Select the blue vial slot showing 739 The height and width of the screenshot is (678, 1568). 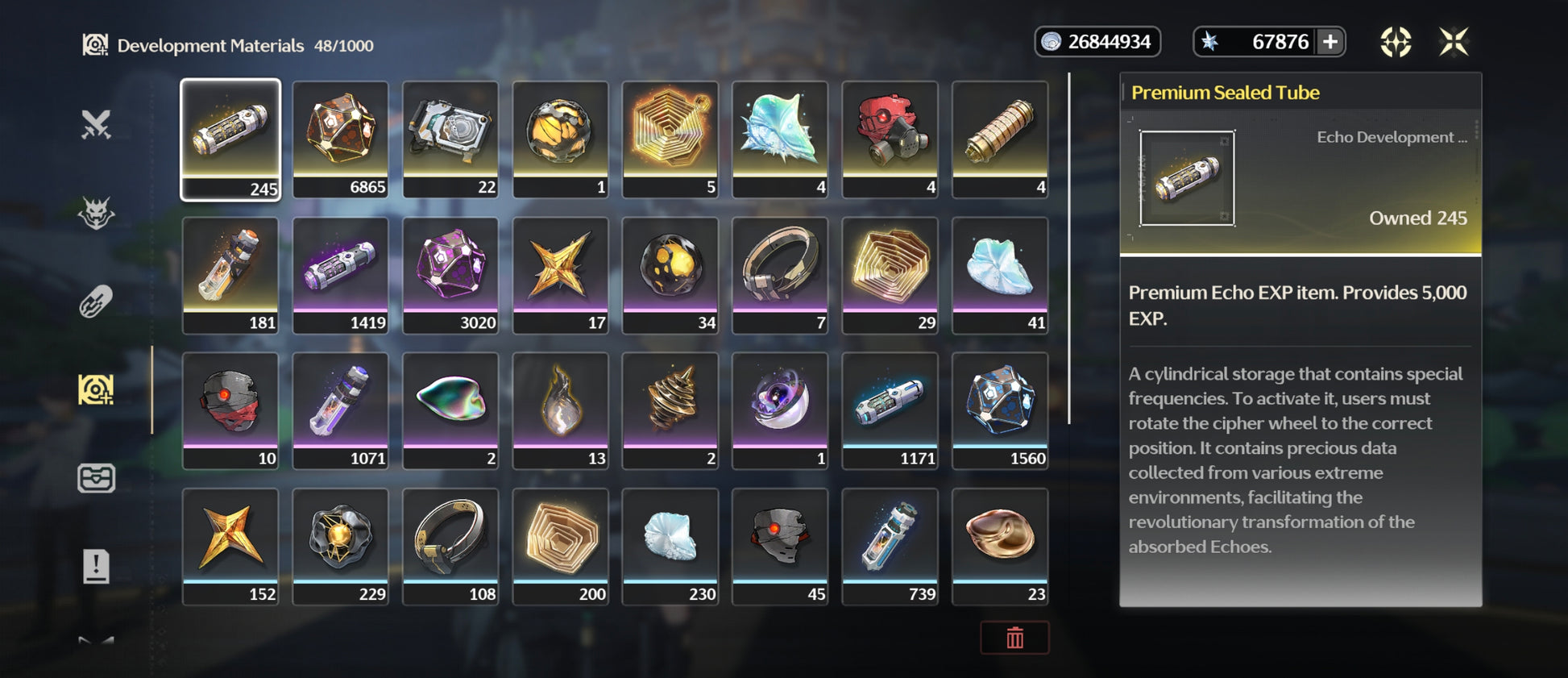coord(890,545)
